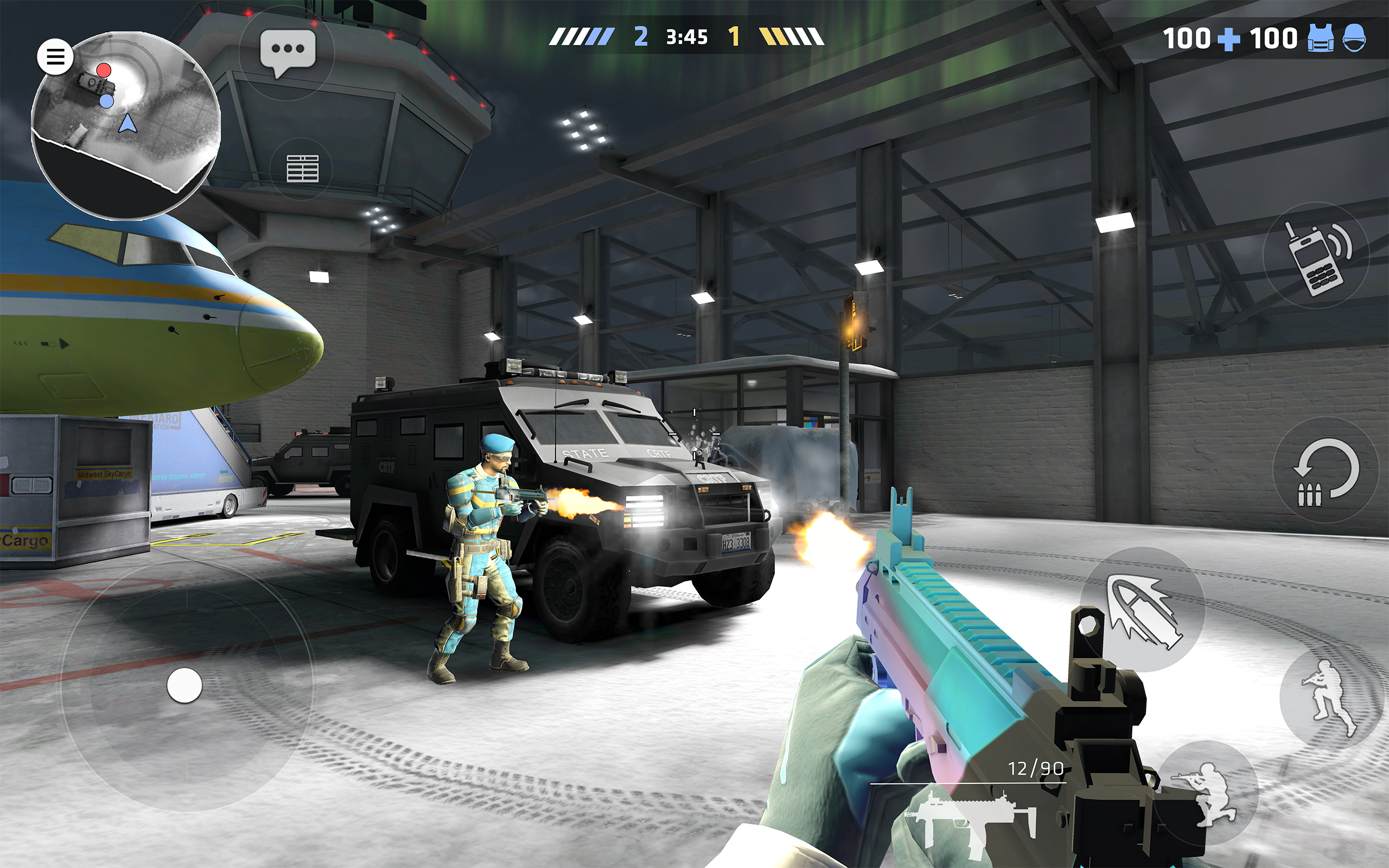Click the blue round-win progress bars at top
This screenshot has height=868, width=1389.
[x=581, y=36]
